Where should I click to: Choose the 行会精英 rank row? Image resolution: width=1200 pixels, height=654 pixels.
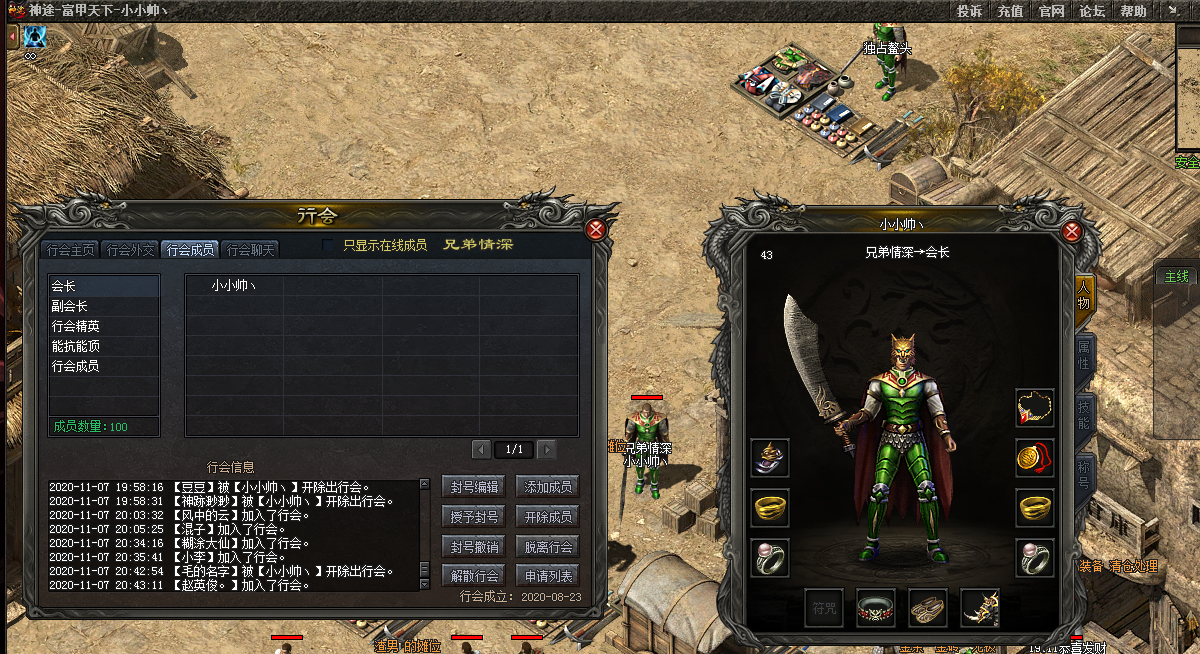point(104,326)
